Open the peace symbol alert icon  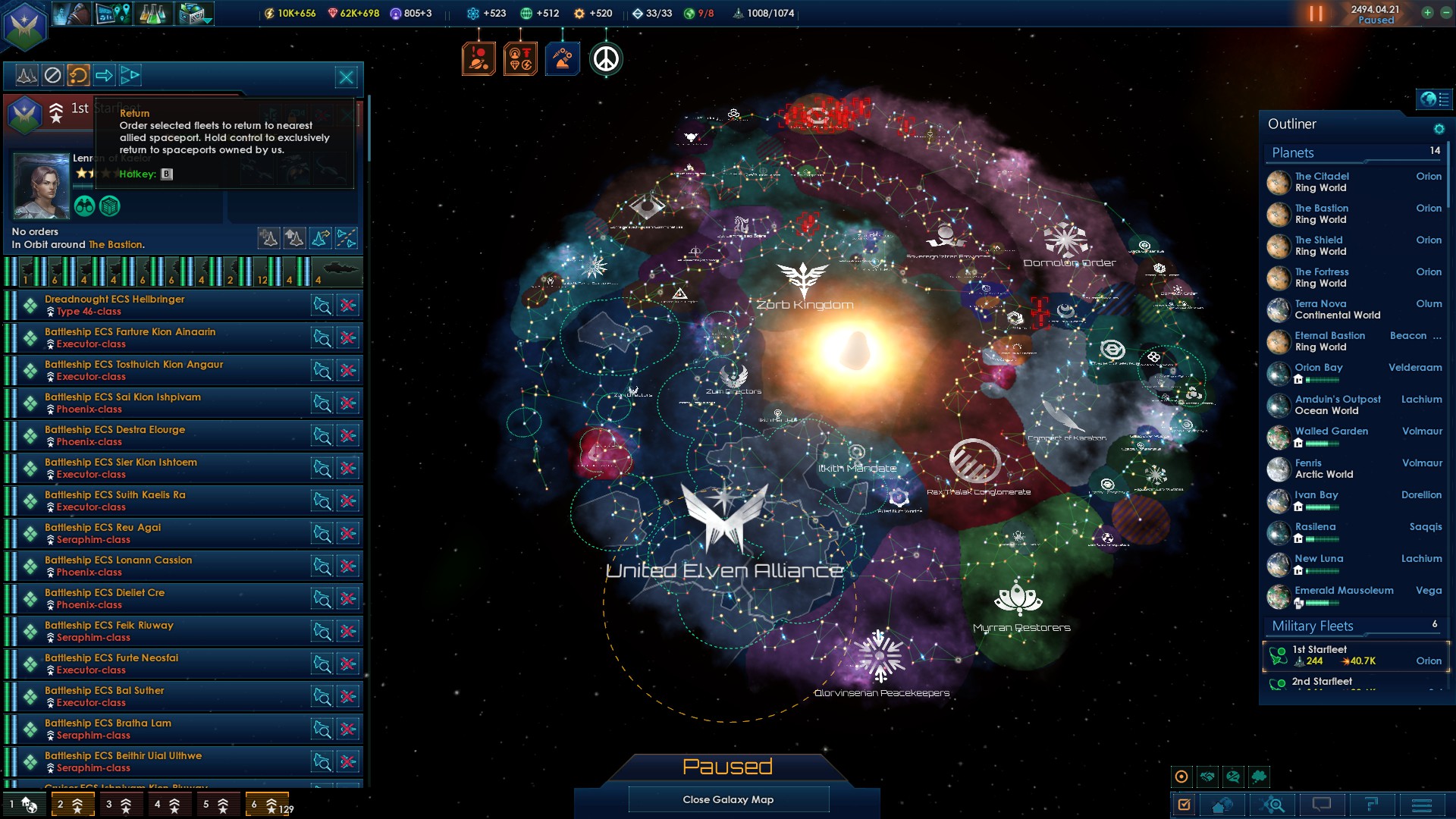pyautogui.click(x=605, y=59)
